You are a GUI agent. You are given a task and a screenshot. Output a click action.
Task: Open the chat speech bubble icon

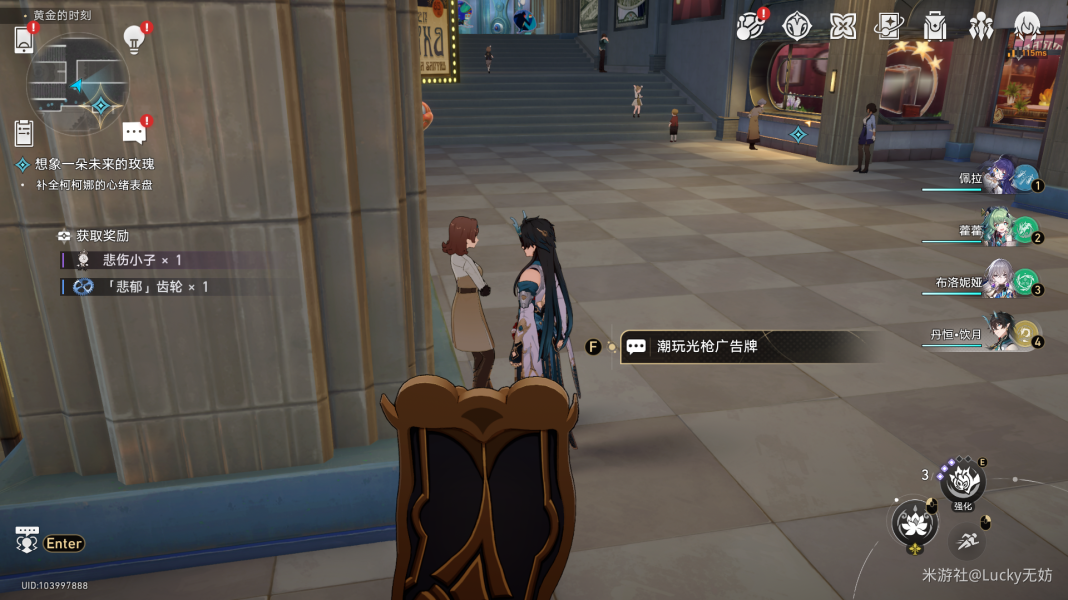134,132
